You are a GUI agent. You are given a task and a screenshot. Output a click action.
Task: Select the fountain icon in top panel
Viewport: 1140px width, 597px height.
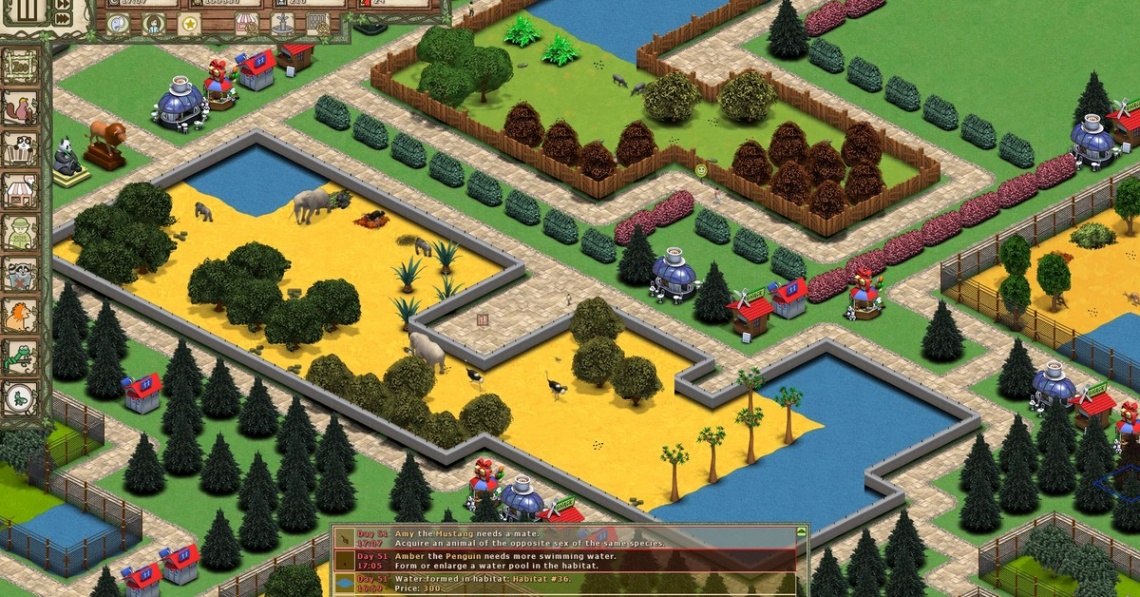(283, 24)
